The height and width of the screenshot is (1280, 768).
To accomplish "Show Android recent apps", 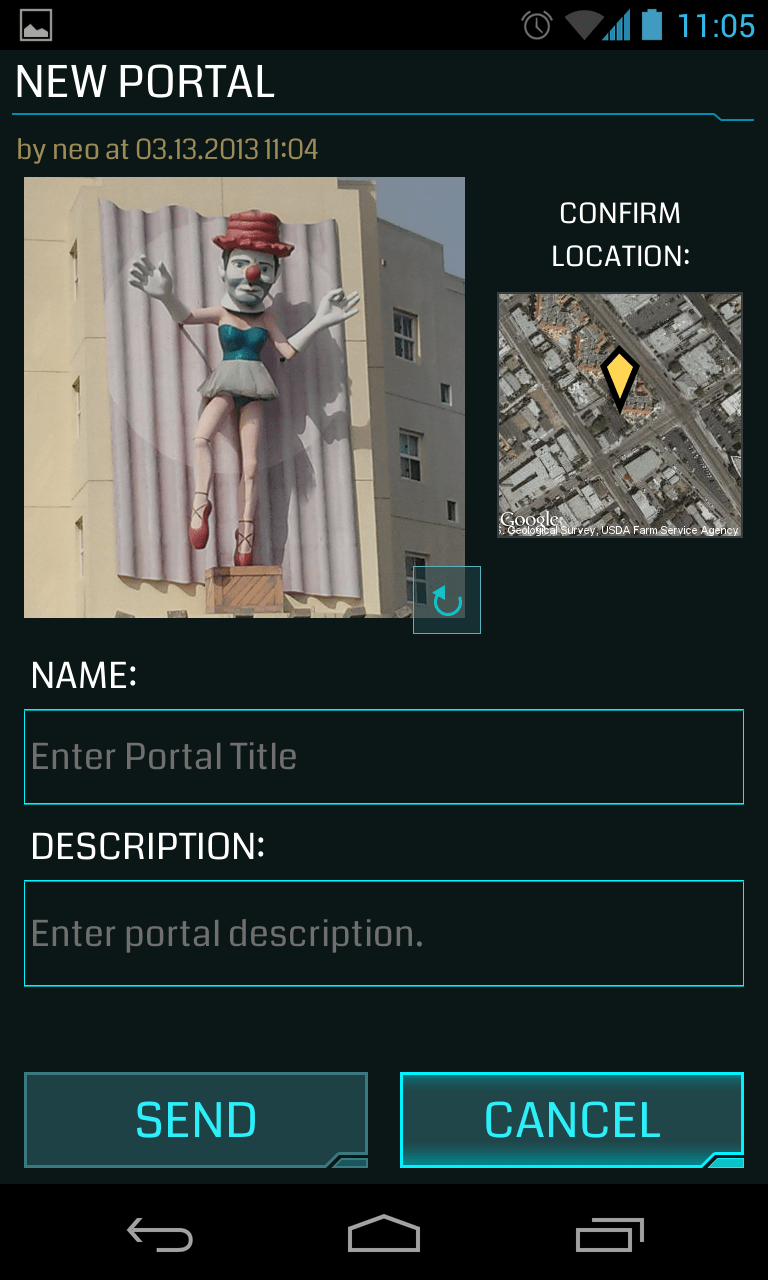I will [x=610, y=1235].
